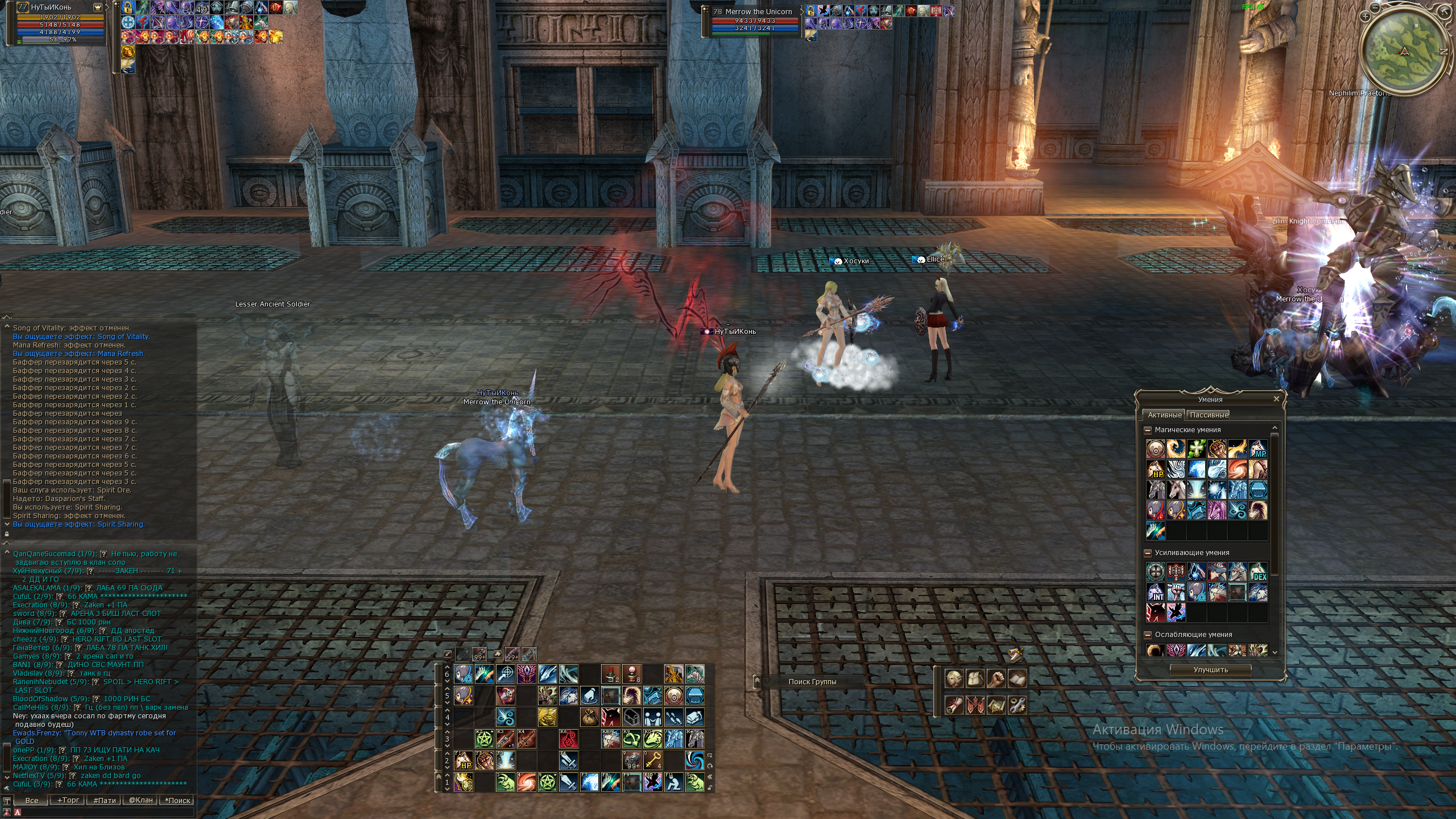Switch chat to the @Клан tab
1456x819 pixels.
tap(140, 800)
